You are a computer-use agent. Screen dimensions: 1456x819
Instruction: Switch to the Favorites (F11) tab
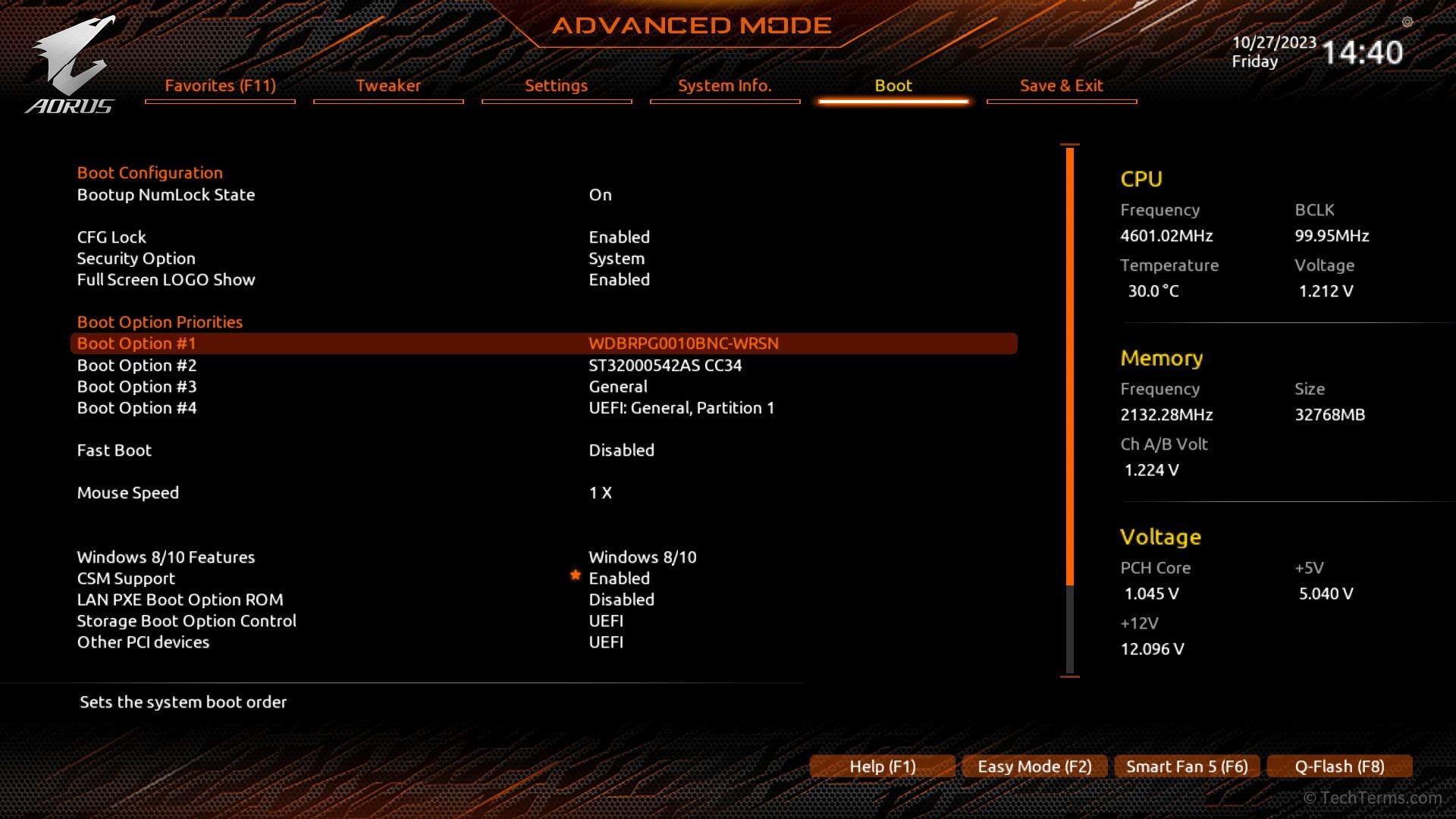point(220,86)
